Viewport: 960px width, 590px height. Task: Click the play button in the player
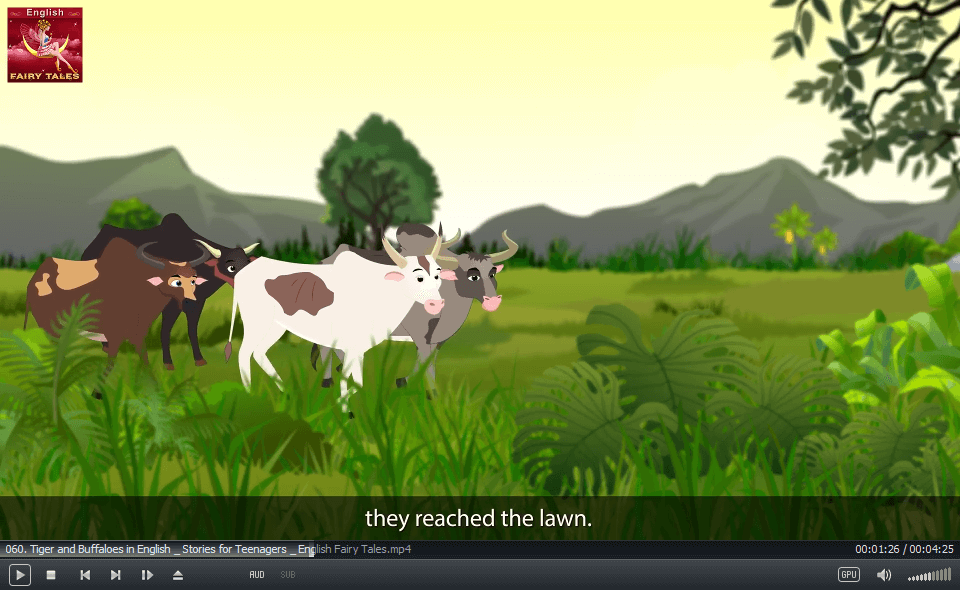tap(20, 575)
